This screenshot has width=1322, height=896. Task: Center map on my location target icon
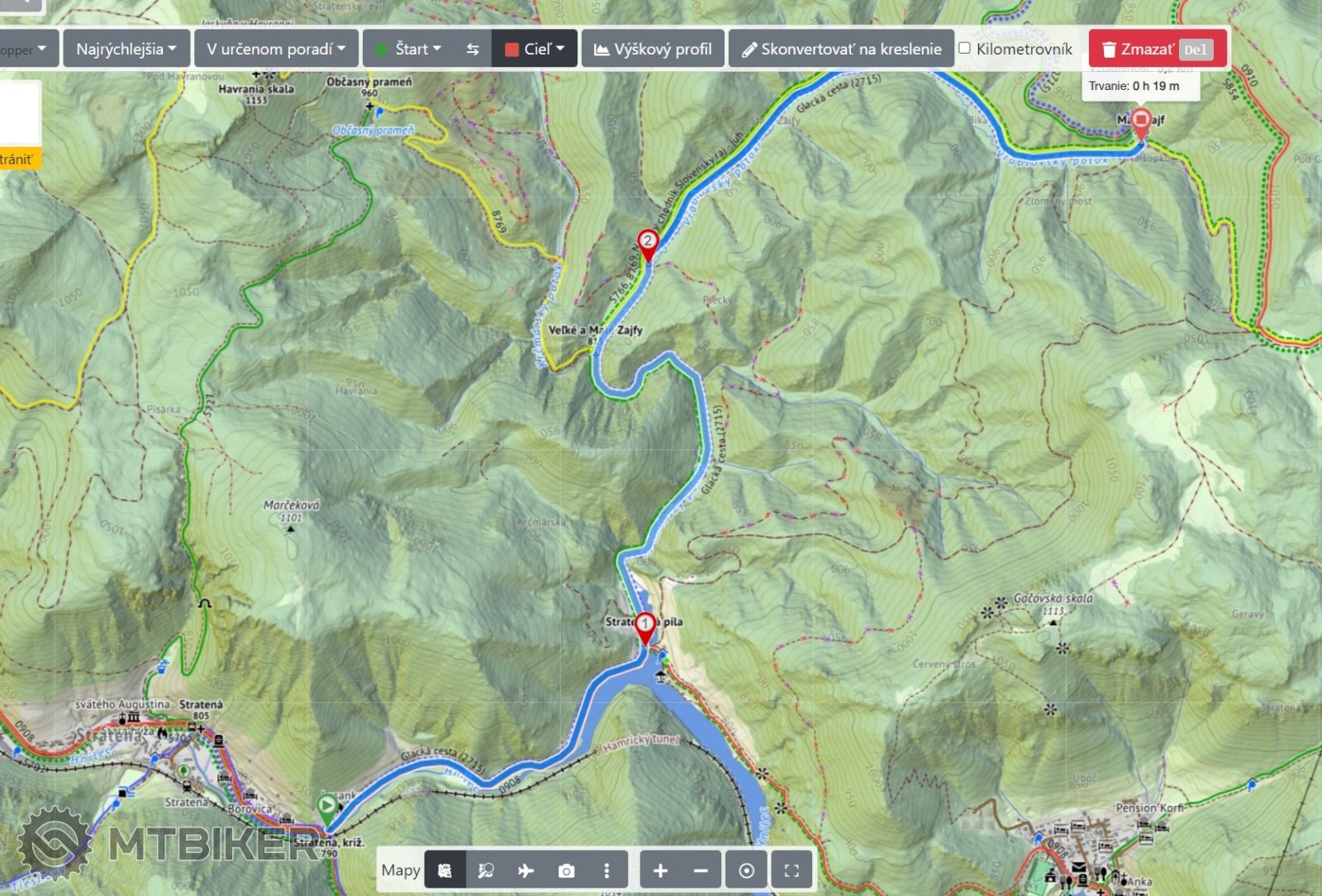click(x=746, y=870)
